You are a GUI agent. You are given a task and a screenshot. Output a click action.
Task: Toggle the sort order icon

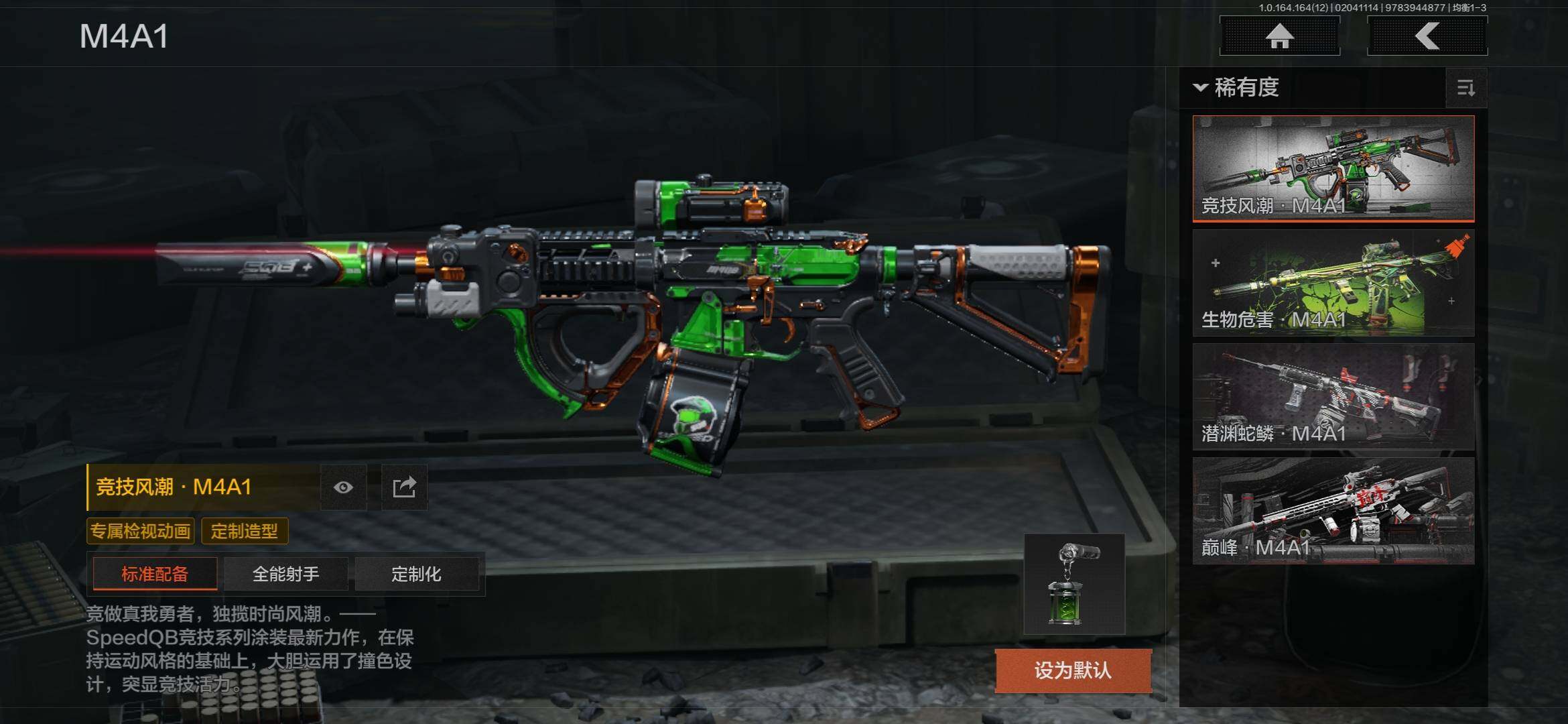pos(1465,88)
